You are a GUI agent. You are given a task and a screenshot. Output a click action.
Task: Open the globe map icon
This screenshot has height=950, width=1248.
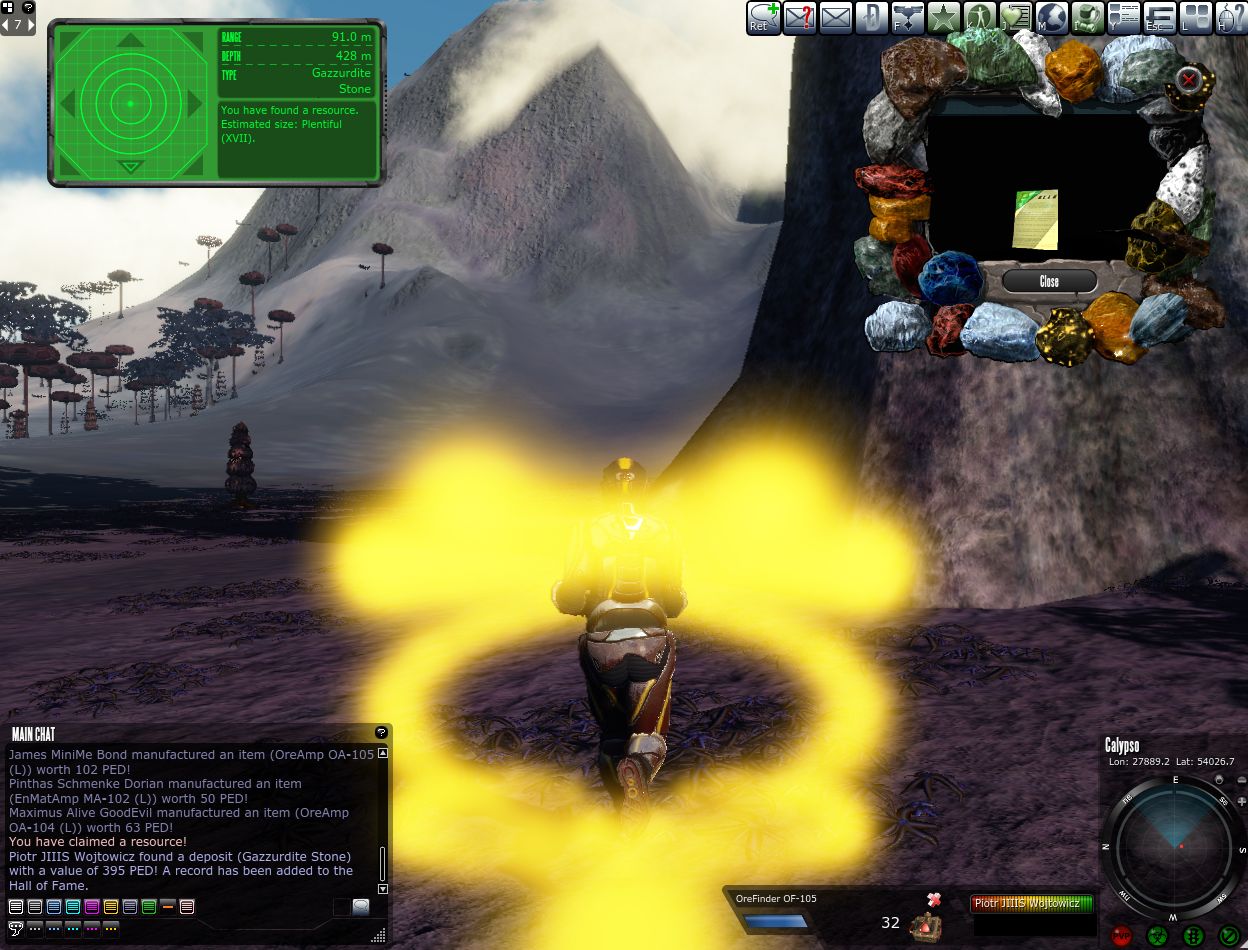tap(1052, 17)
